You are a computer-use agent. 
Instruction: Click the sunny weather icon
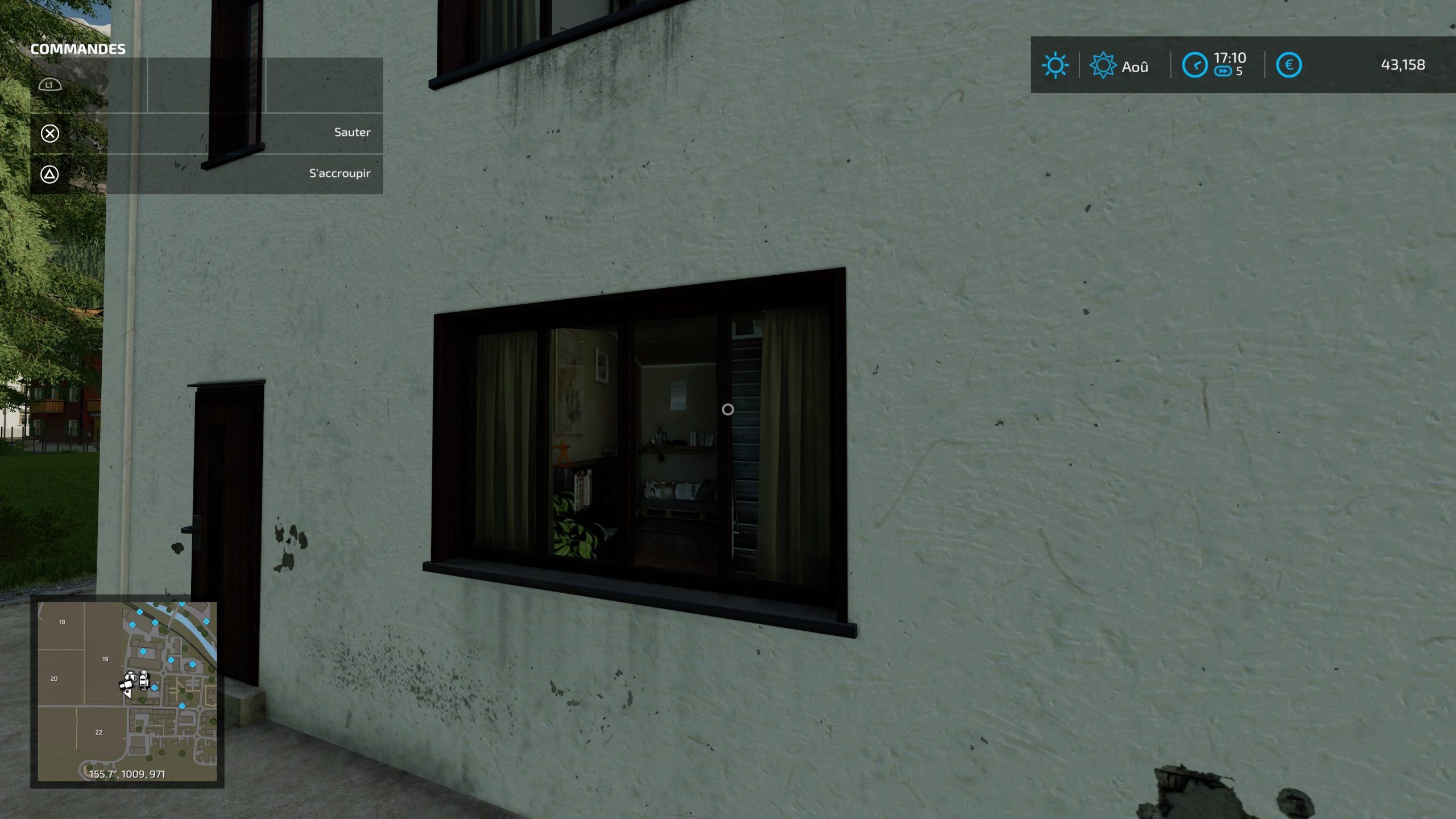coord(1055,65)
